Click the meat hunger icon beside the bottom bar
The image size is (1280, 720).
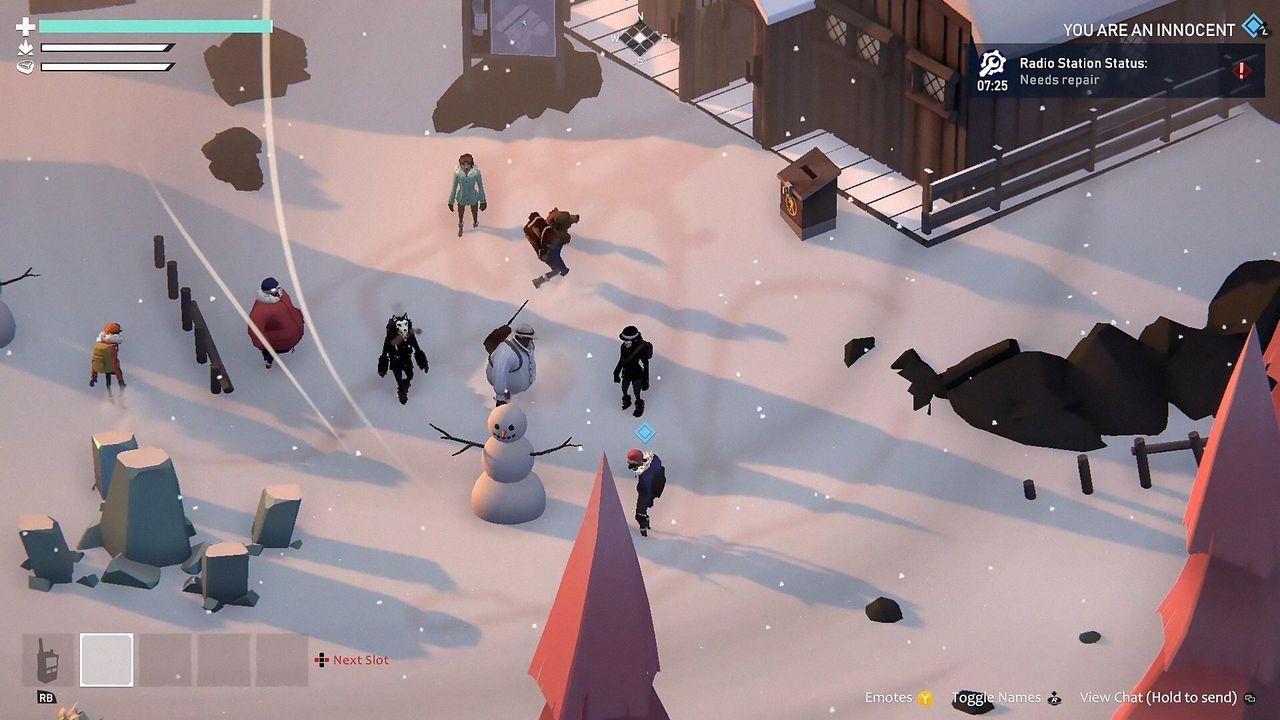24,67
